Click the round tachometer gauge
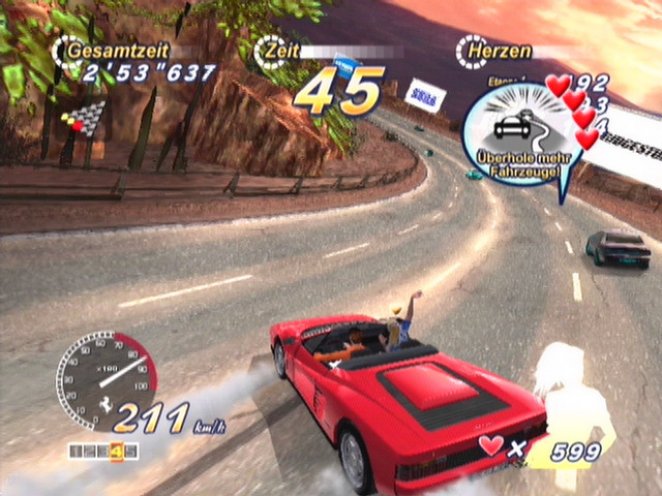 pyautogui.click(x=104, y=376)
